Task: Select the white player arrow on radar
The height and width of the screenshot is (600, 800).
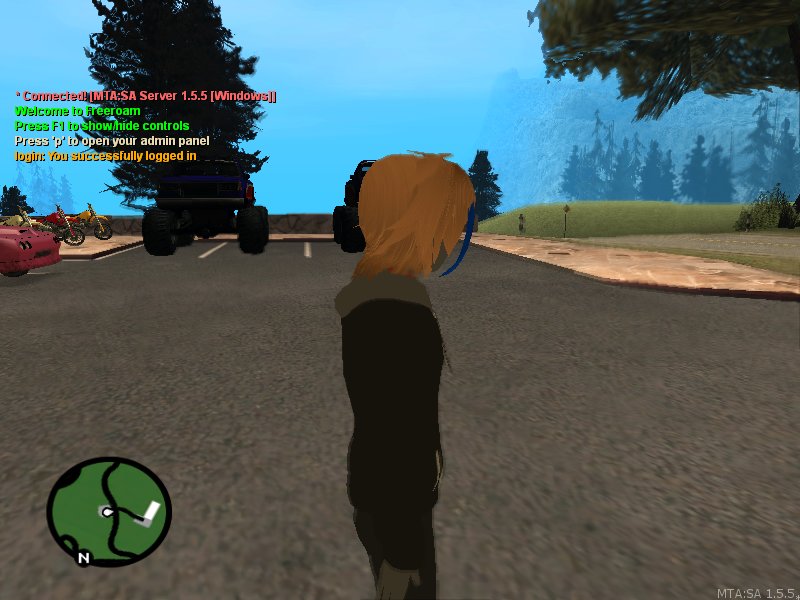Action: (x=104, y=511)
